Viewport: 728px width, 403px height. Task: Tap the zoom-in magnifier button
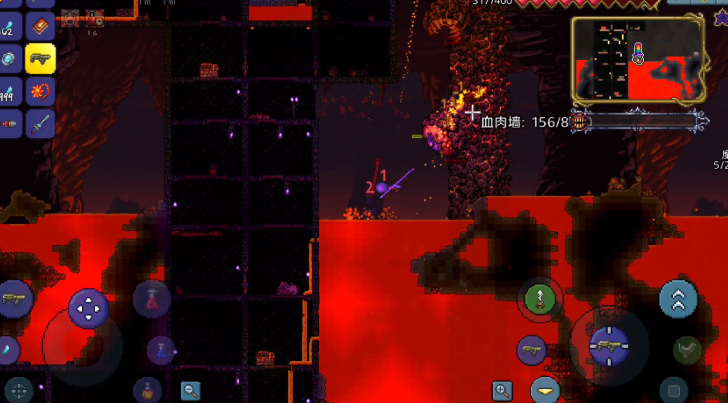tap(502, 390)
